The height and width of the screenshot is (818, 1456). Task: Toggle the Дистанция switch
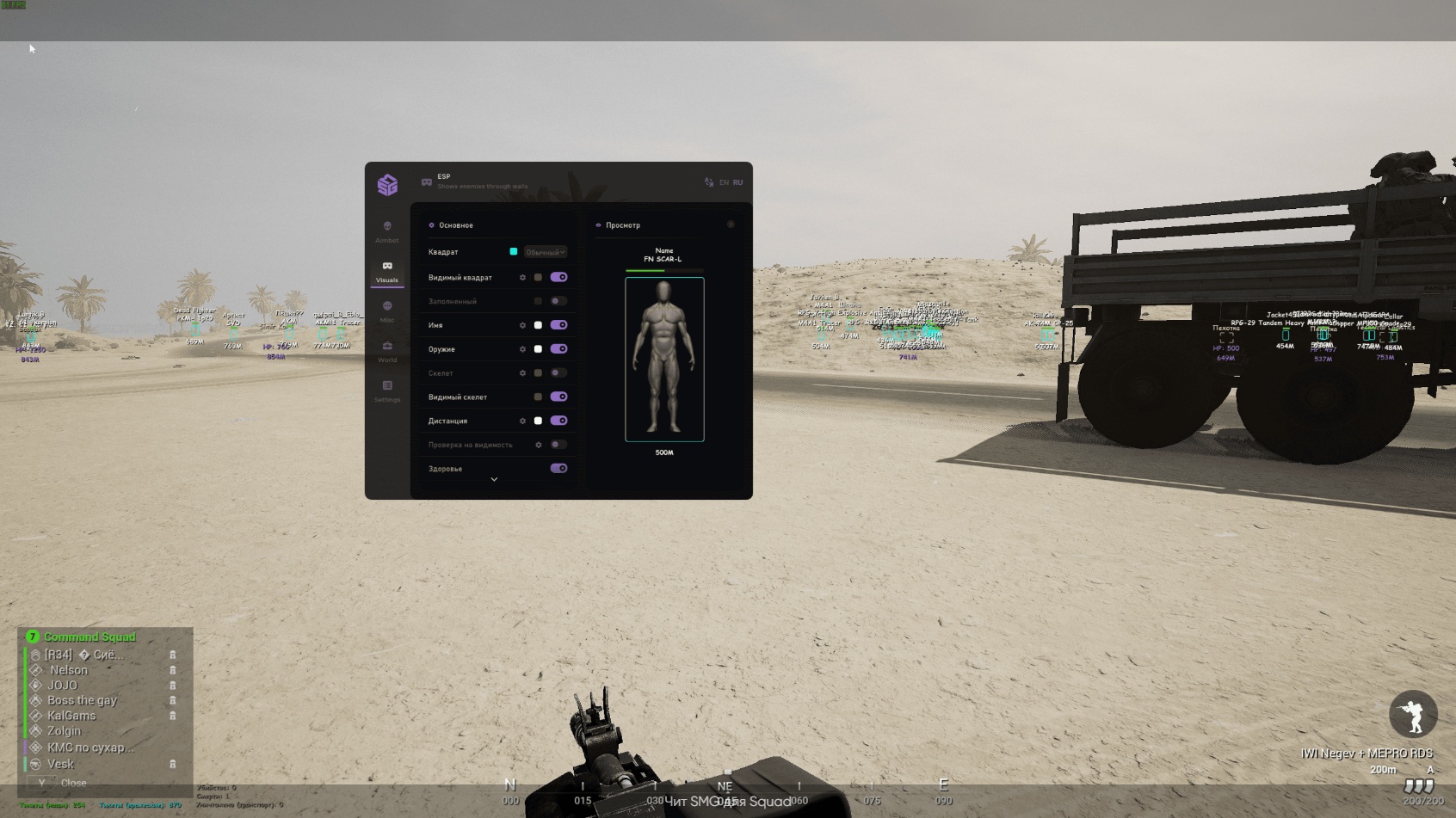click(x=558, y=421)
